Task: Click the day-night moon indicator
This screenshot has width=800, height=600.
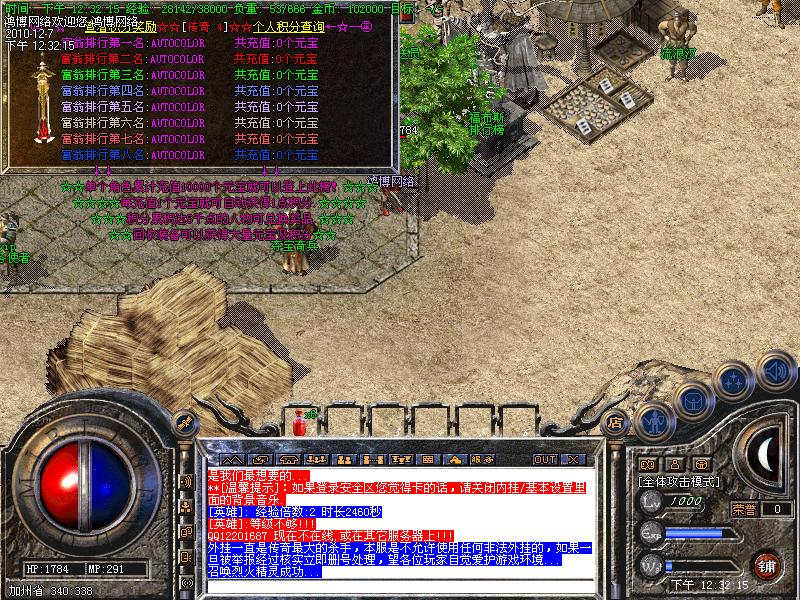Action: pos(764,455)
